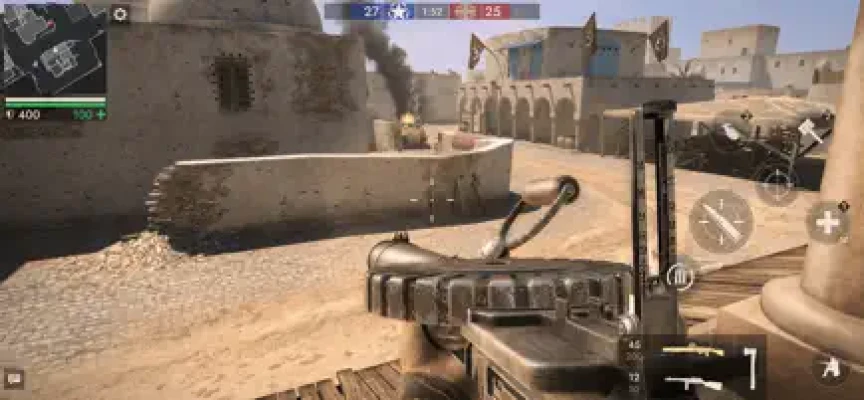Expand the minimap
Screen dimensions: 864x400
click(53, 48)
